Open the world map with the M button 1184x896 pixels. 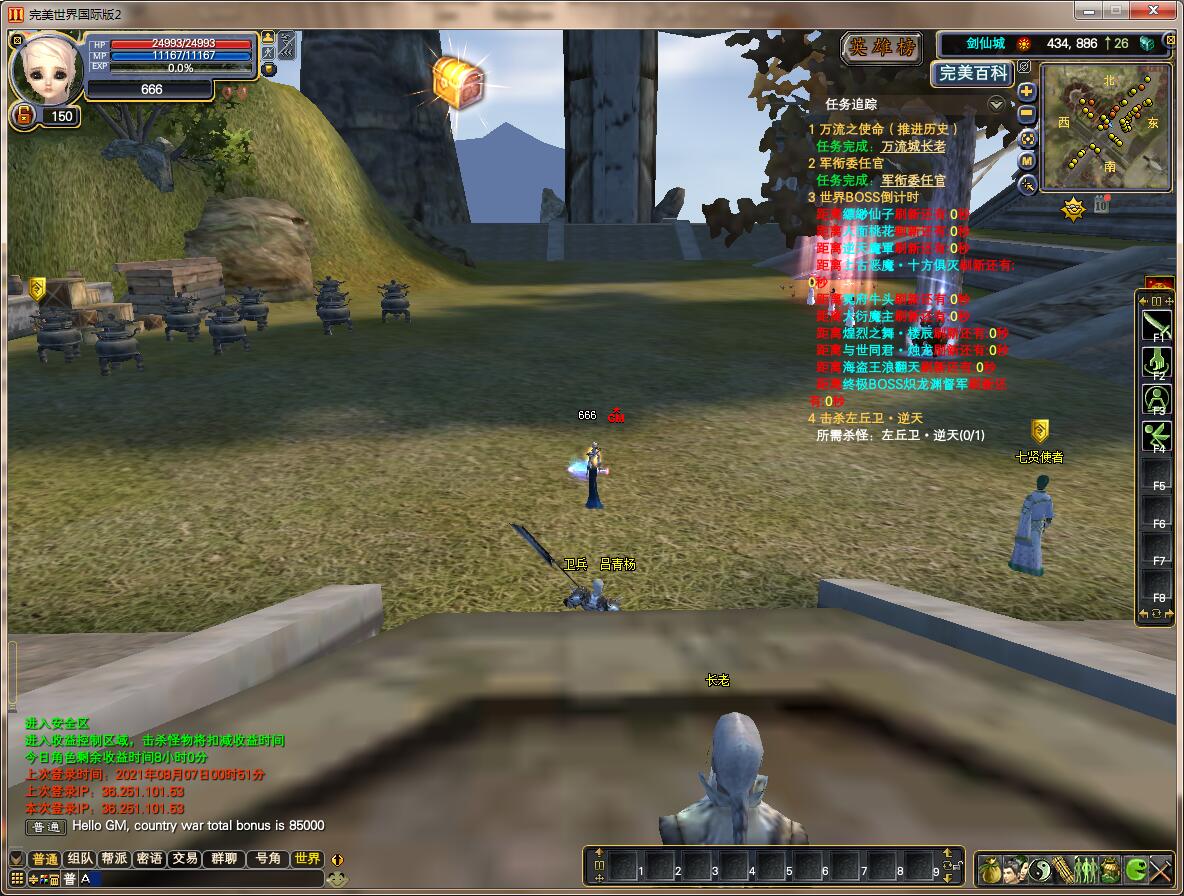[1027, 161]
